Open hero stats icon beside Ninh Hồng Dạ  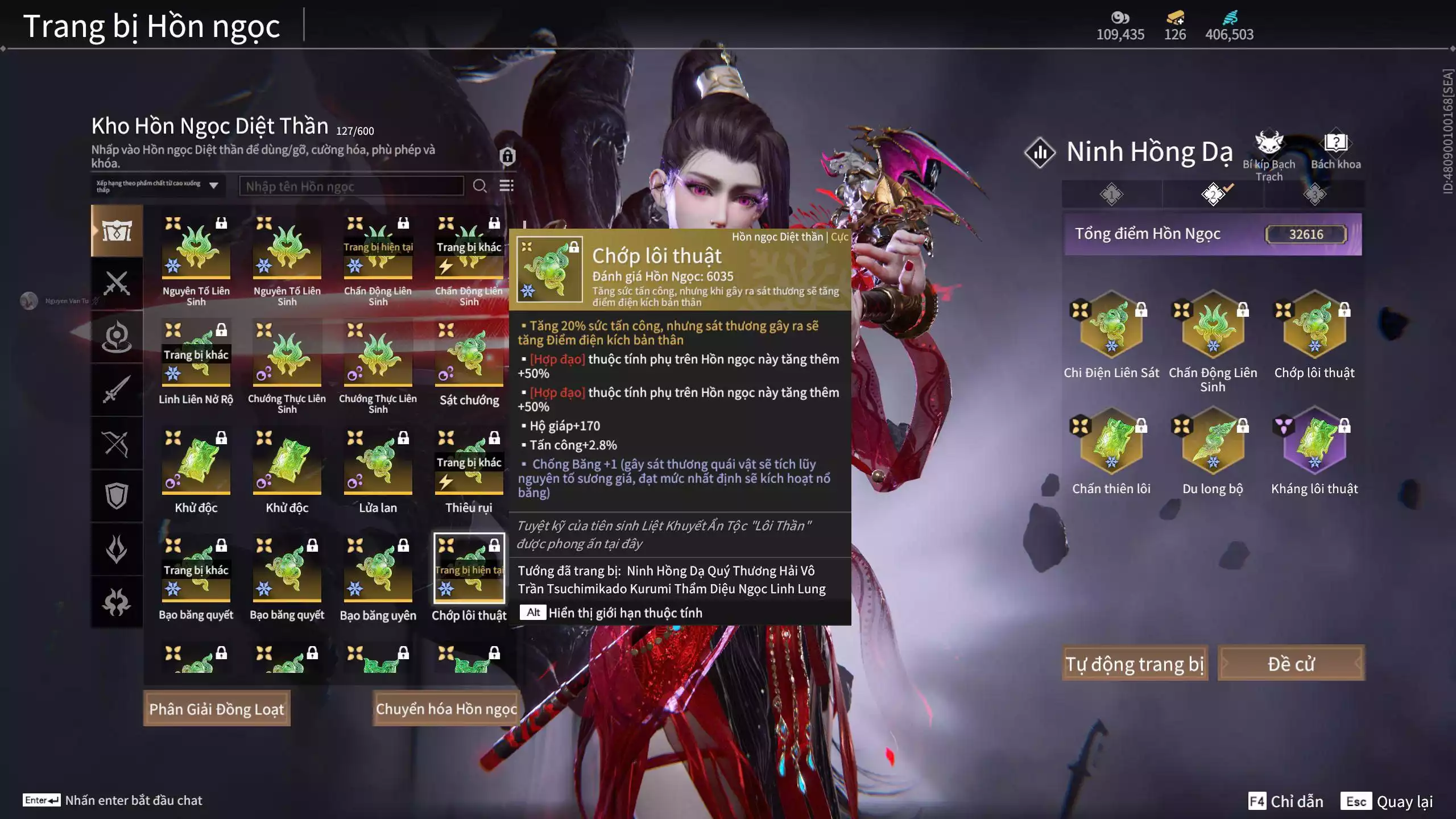1040,152
